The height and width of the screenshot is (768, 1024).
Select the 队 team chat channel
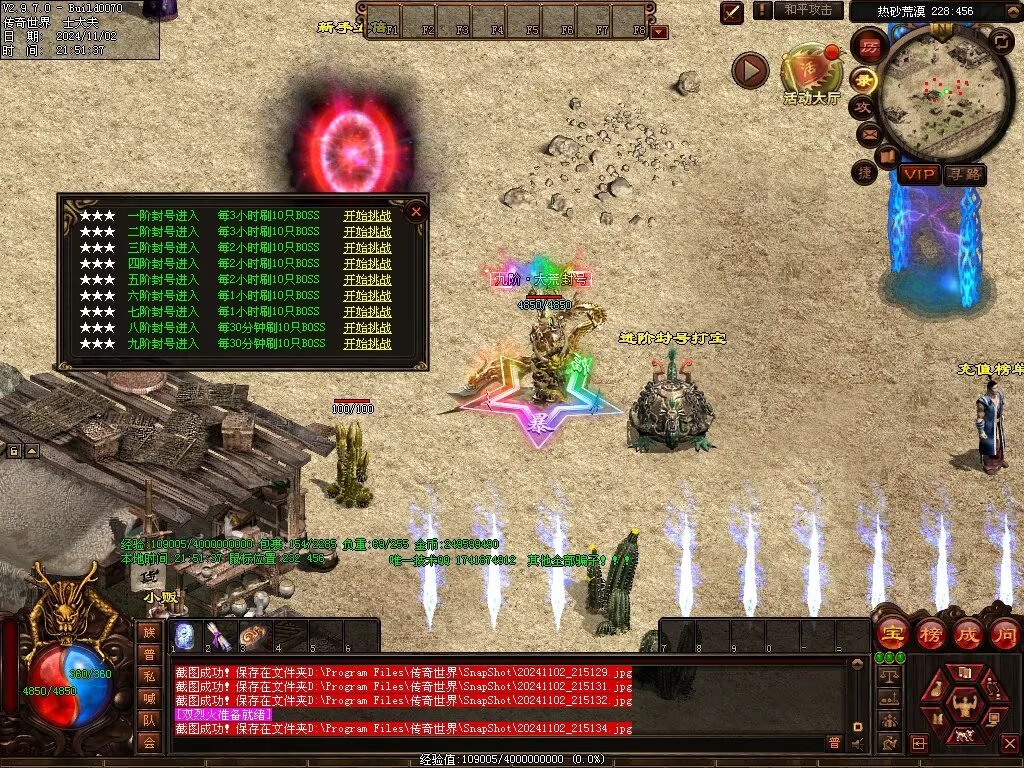pos(149,719)
